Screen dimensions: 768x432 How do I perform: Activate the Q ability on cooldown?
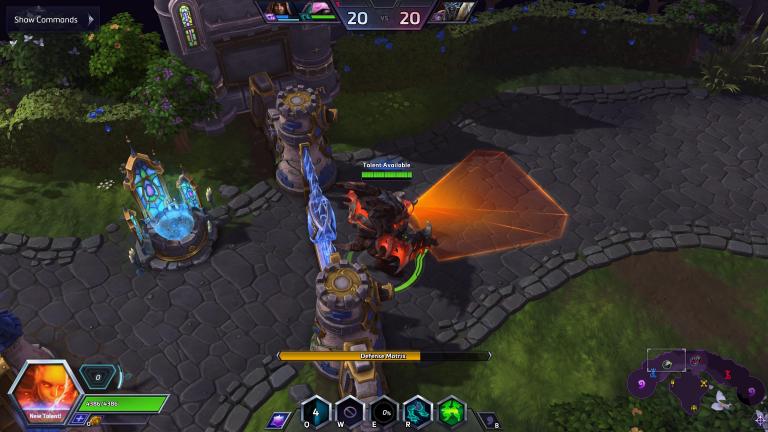316,412
